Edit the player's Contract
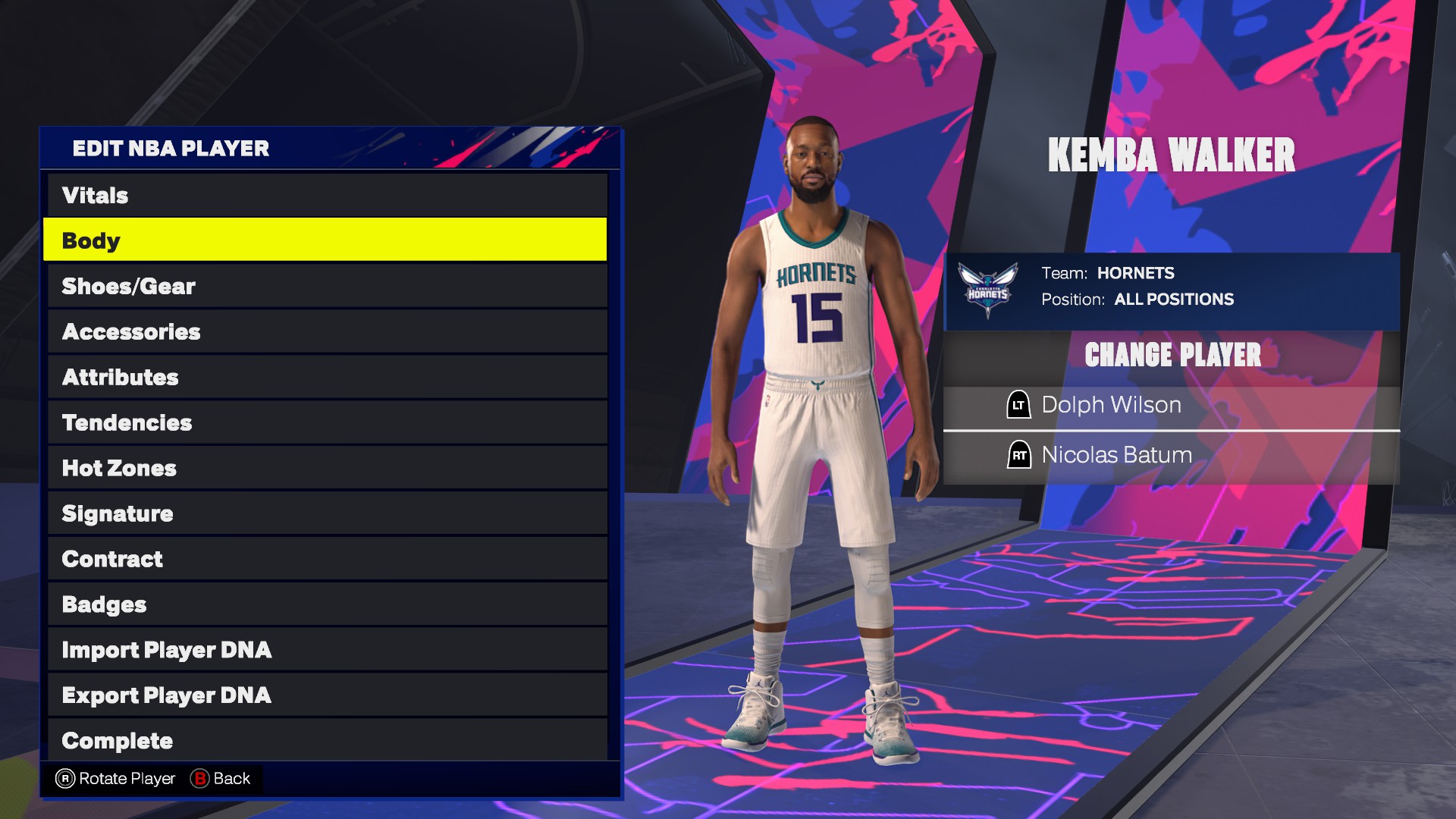The image size is (1456, 819). point(326,559)
